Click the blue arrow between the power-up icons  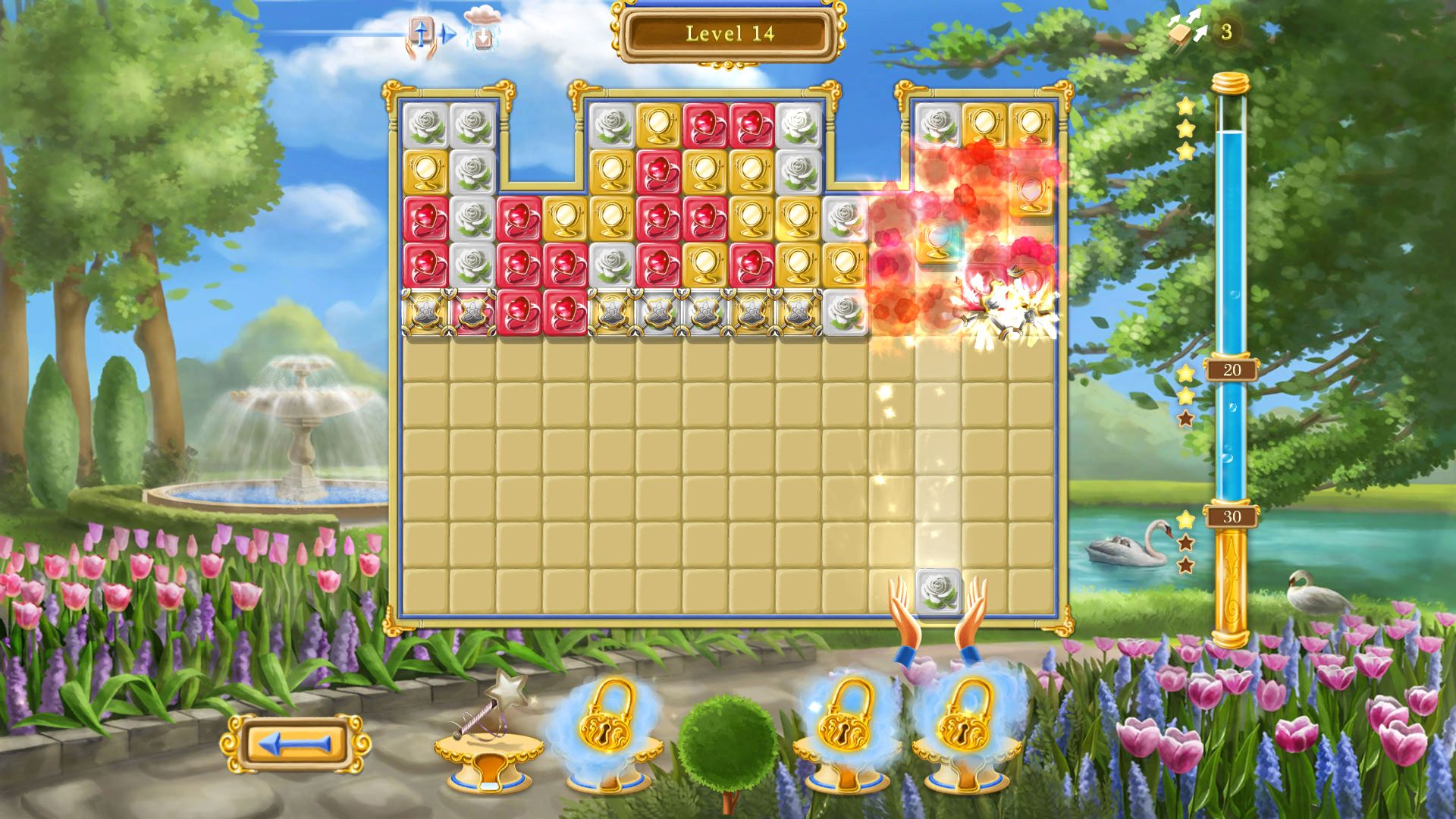click(x=446, y=33)
